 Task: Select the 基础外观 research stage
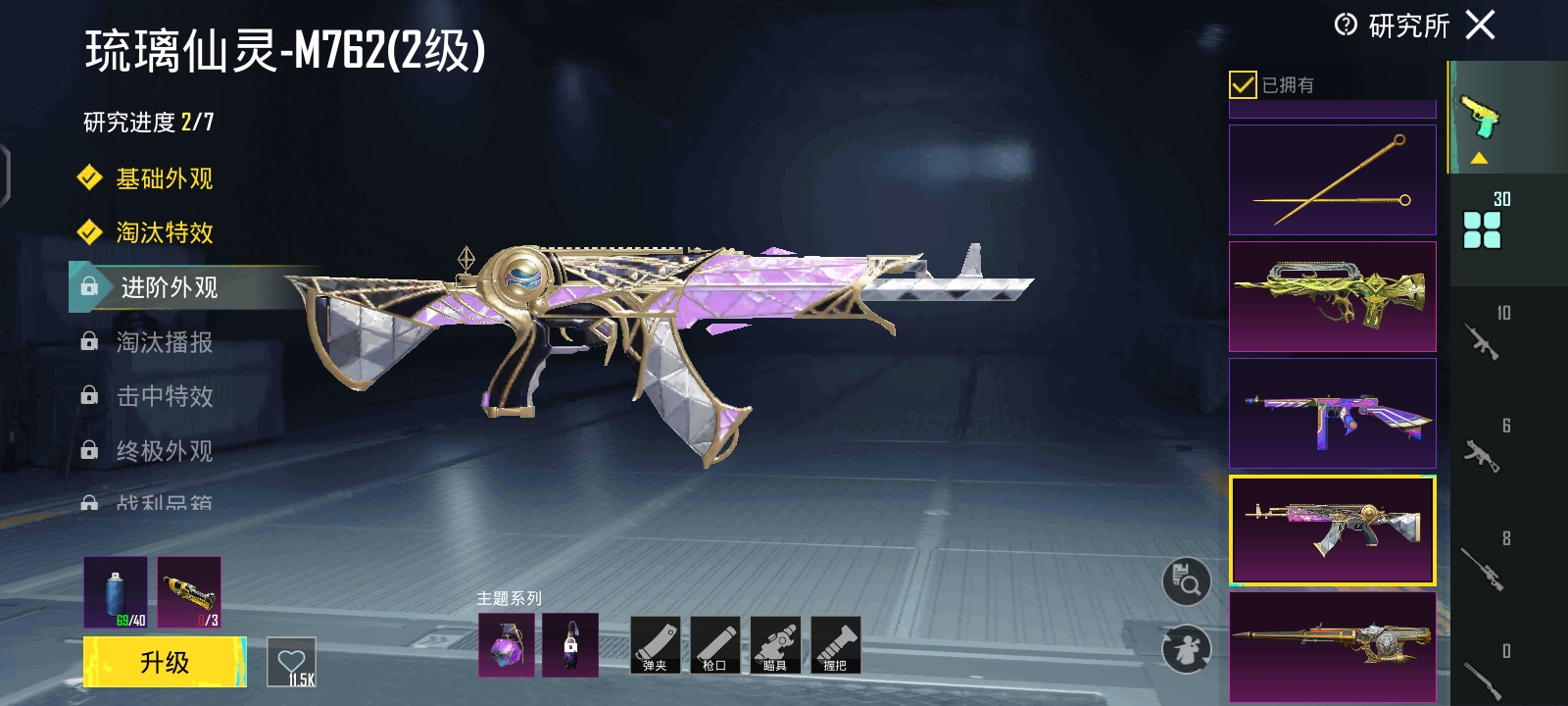click(164, 178)
